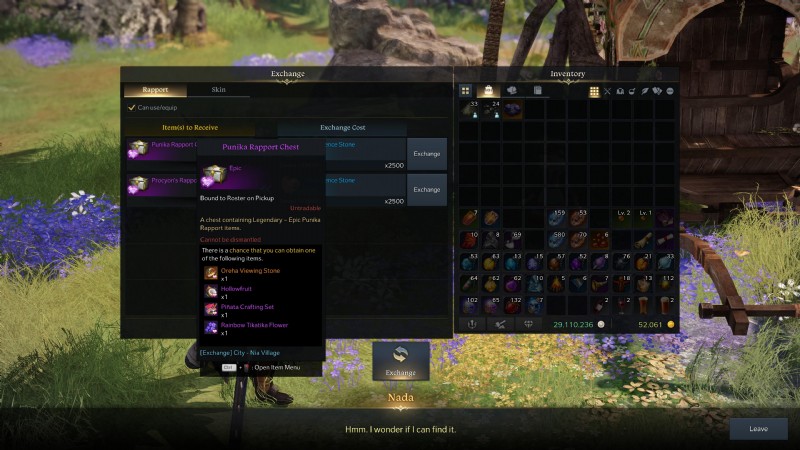
Task: Click the gold coin currency icon
Action: 670,325
